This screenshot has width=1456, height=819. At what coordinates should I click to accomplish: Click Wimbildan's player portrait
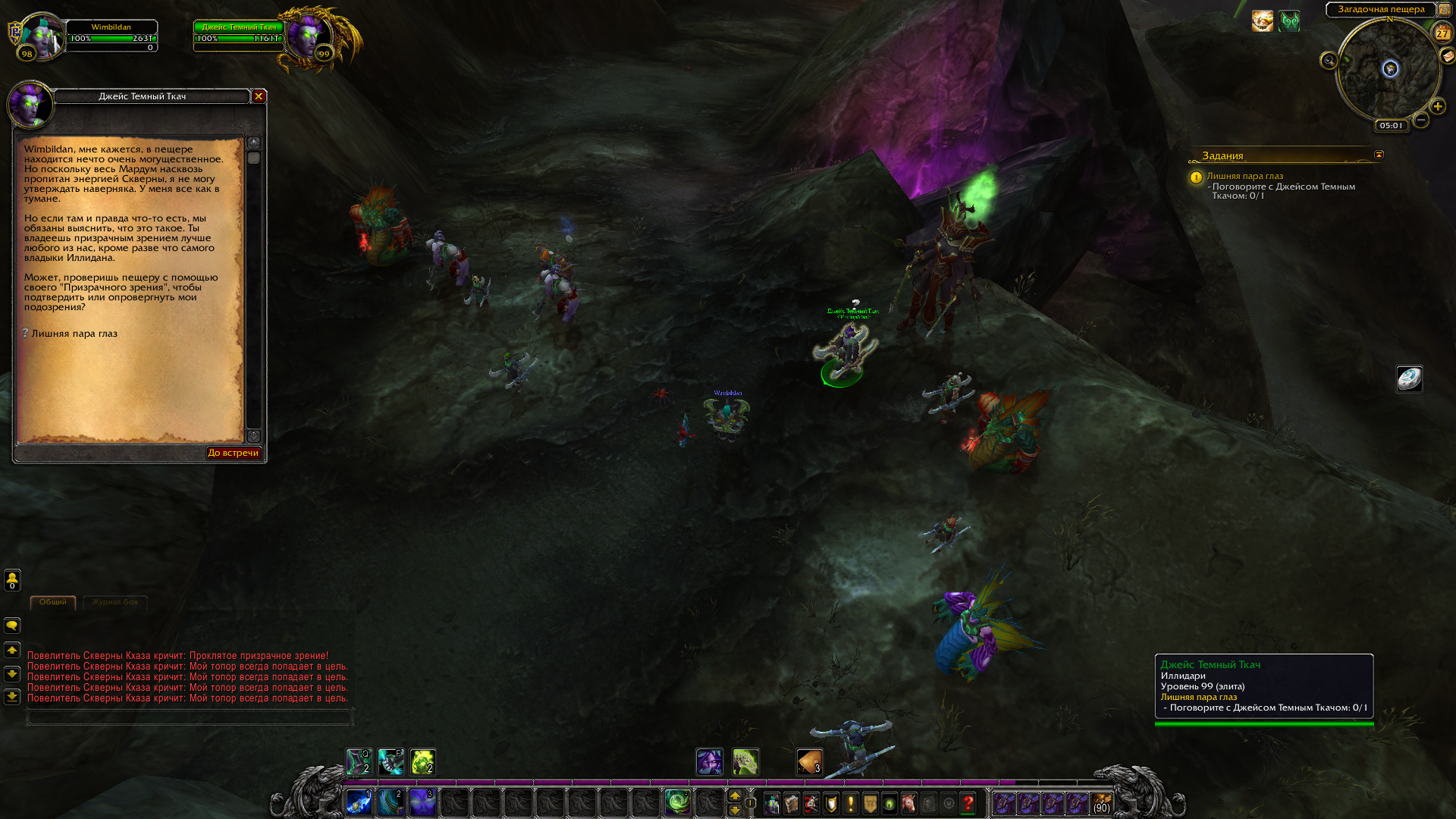pos(41,36)
